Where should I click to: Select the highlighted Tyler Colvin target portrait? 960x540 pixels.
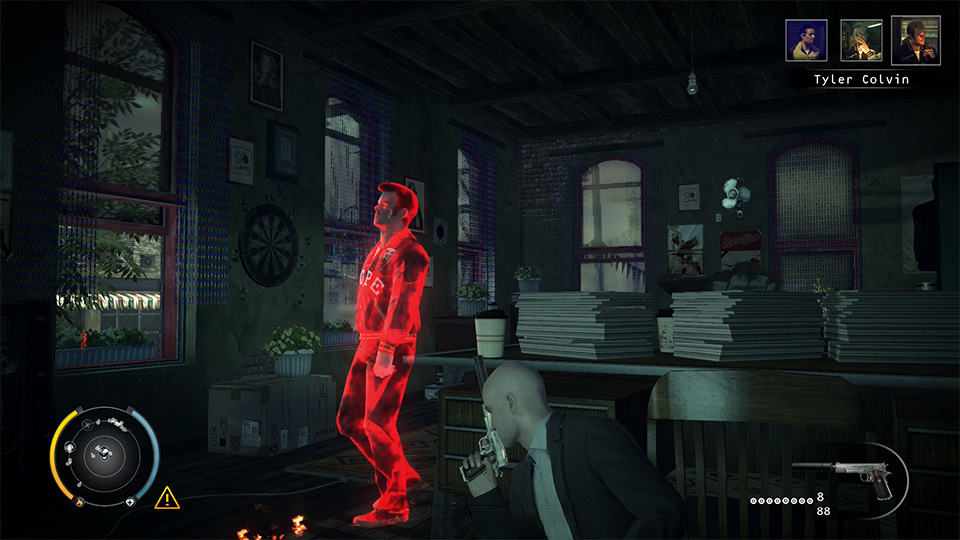[915, 40]
